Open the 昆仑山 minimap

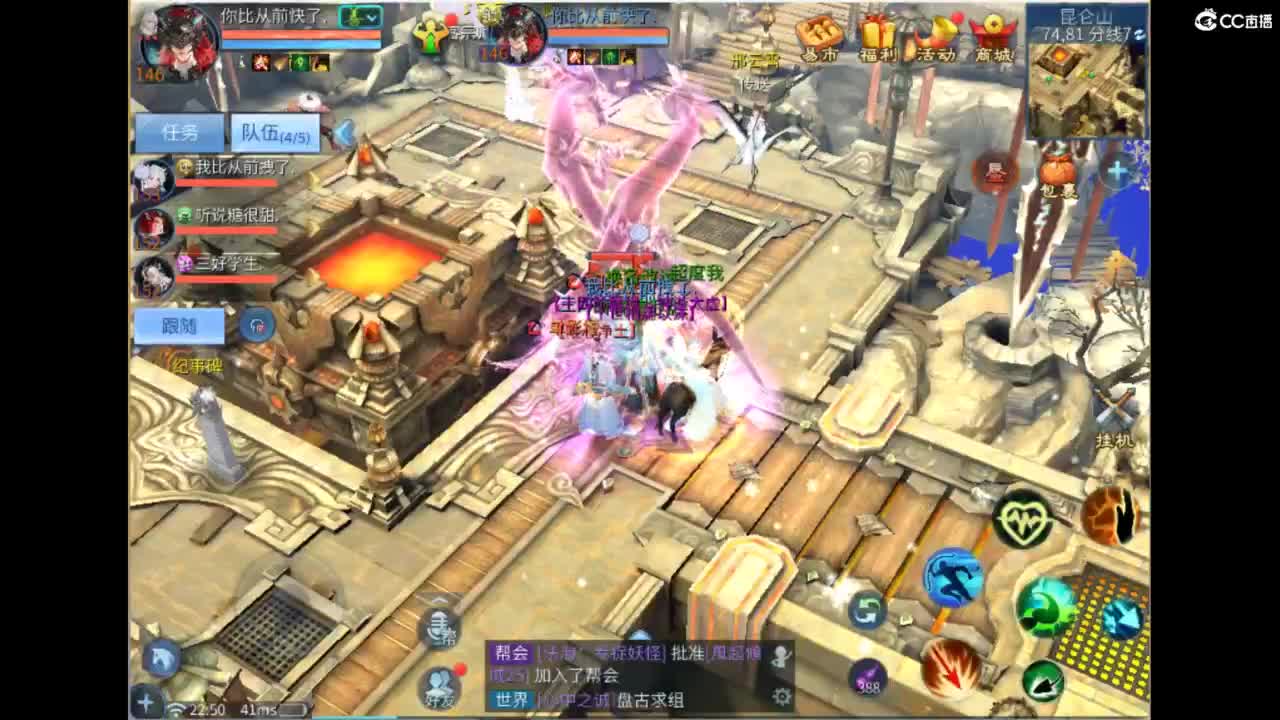[1083, 70]
